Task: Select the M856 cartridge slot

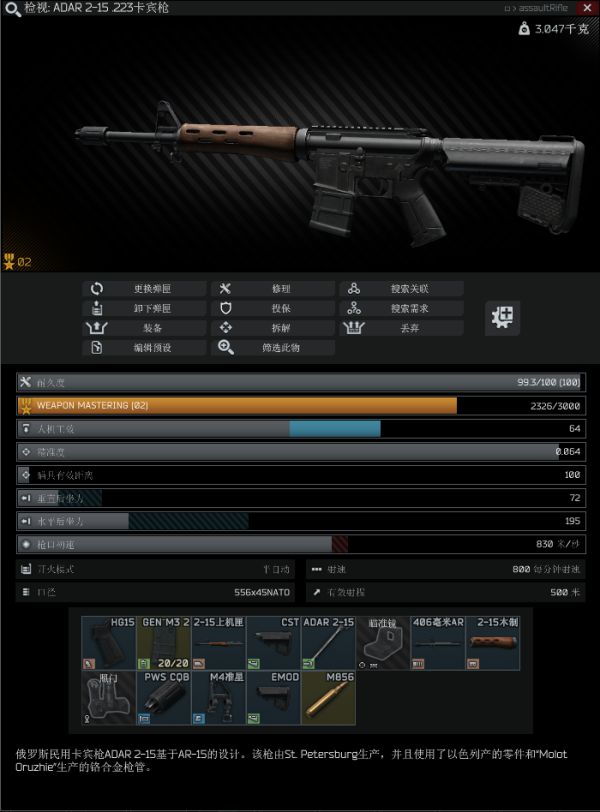Action: coord(328,697)
